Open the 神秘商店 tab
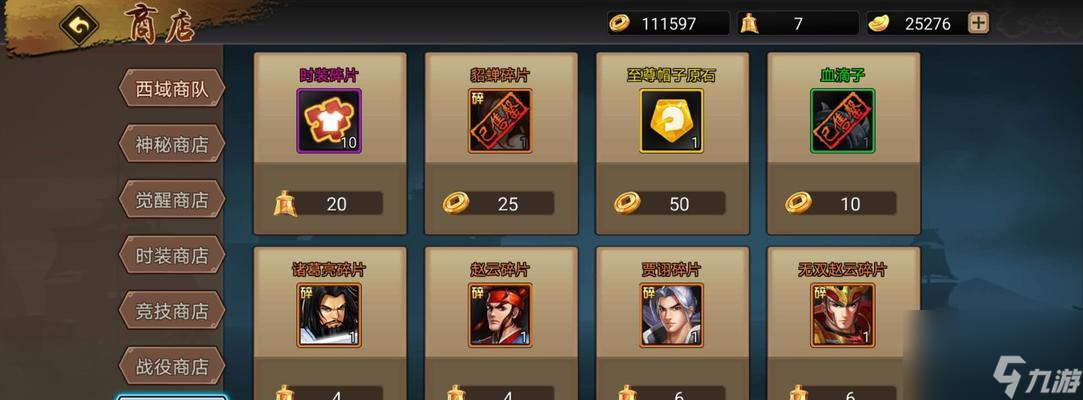Image resolution: width=1083 pixels, height=400 pixels. (172, 144)
